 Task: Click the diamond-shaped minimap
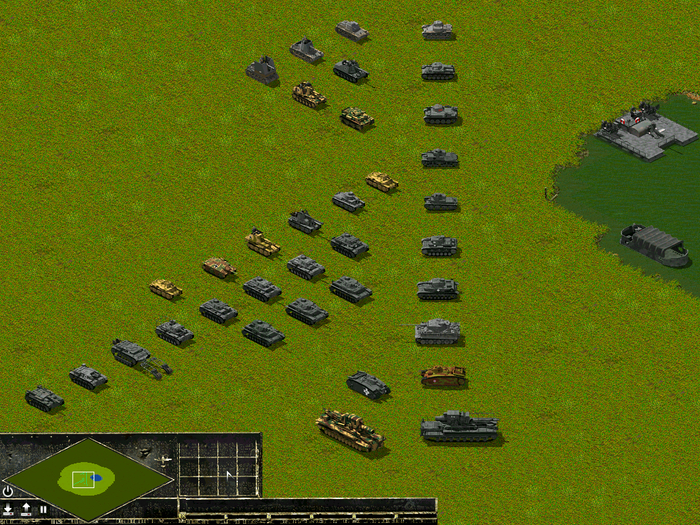click(x=88, y=478)
